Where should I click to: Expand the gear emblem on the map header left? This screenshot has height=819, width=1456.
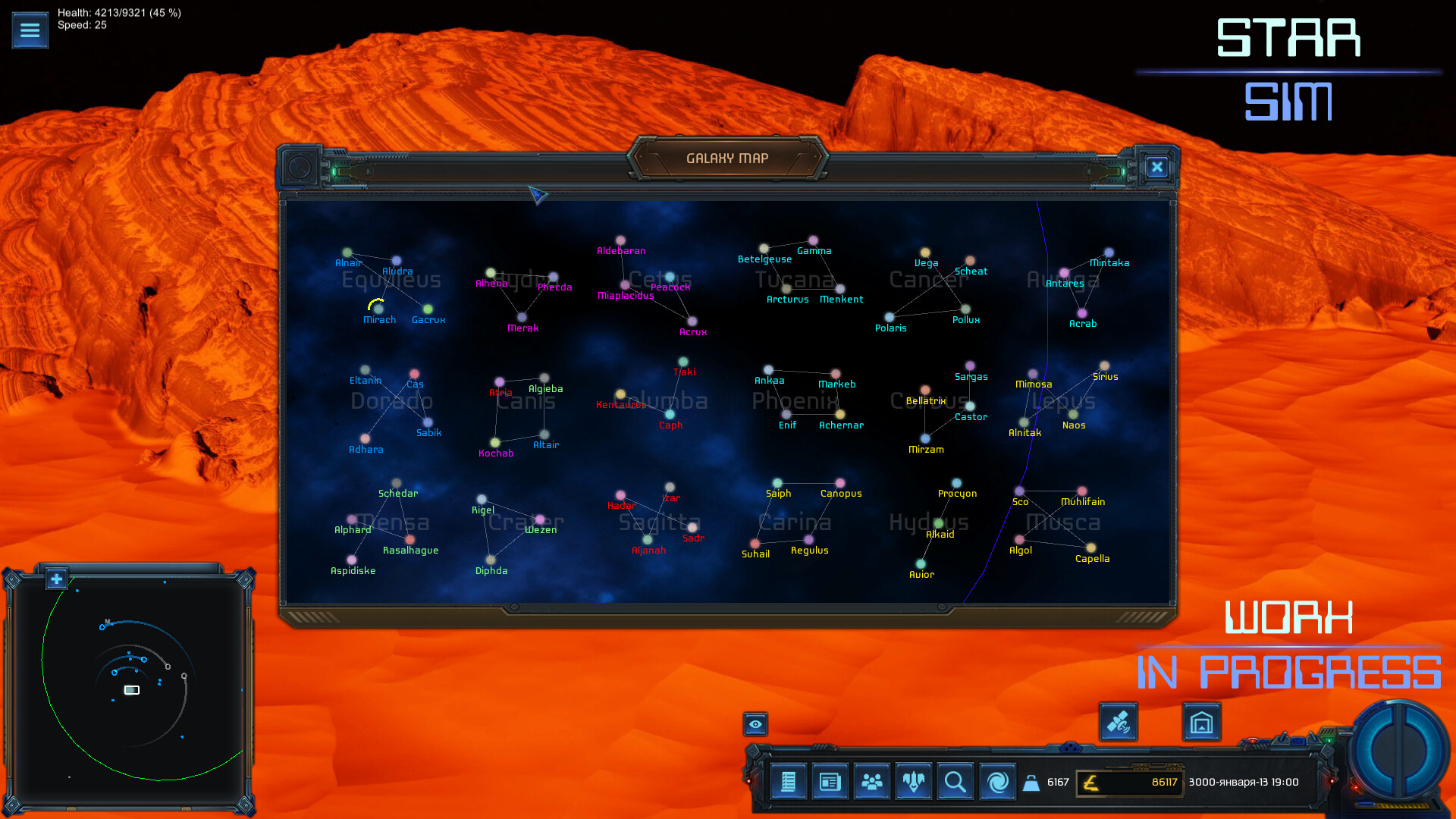coord(298,167)
